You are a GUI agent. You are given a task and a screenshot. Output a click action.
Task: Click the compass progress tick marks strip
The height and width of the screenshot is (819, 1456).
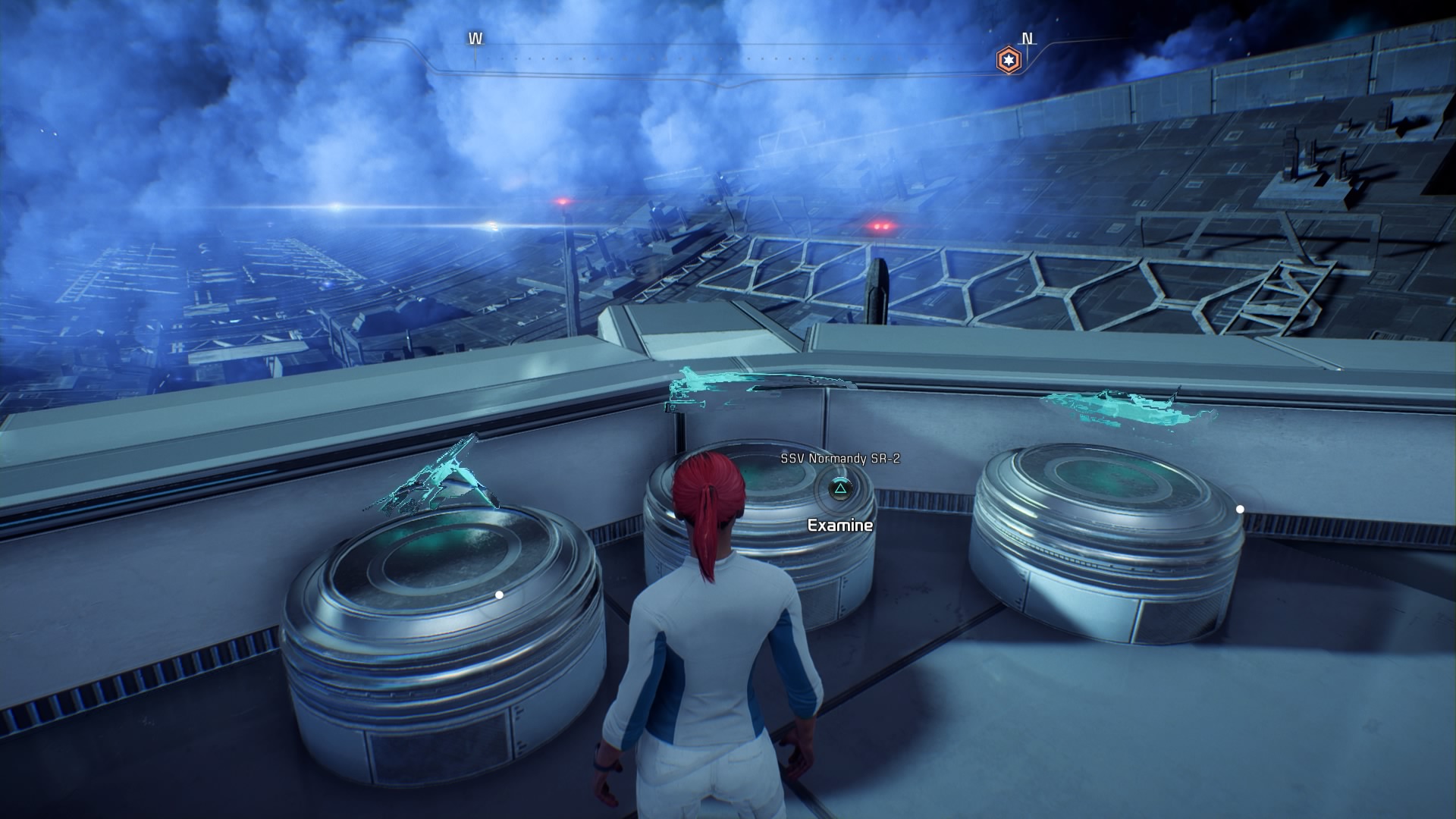click(x=751, y=55)
